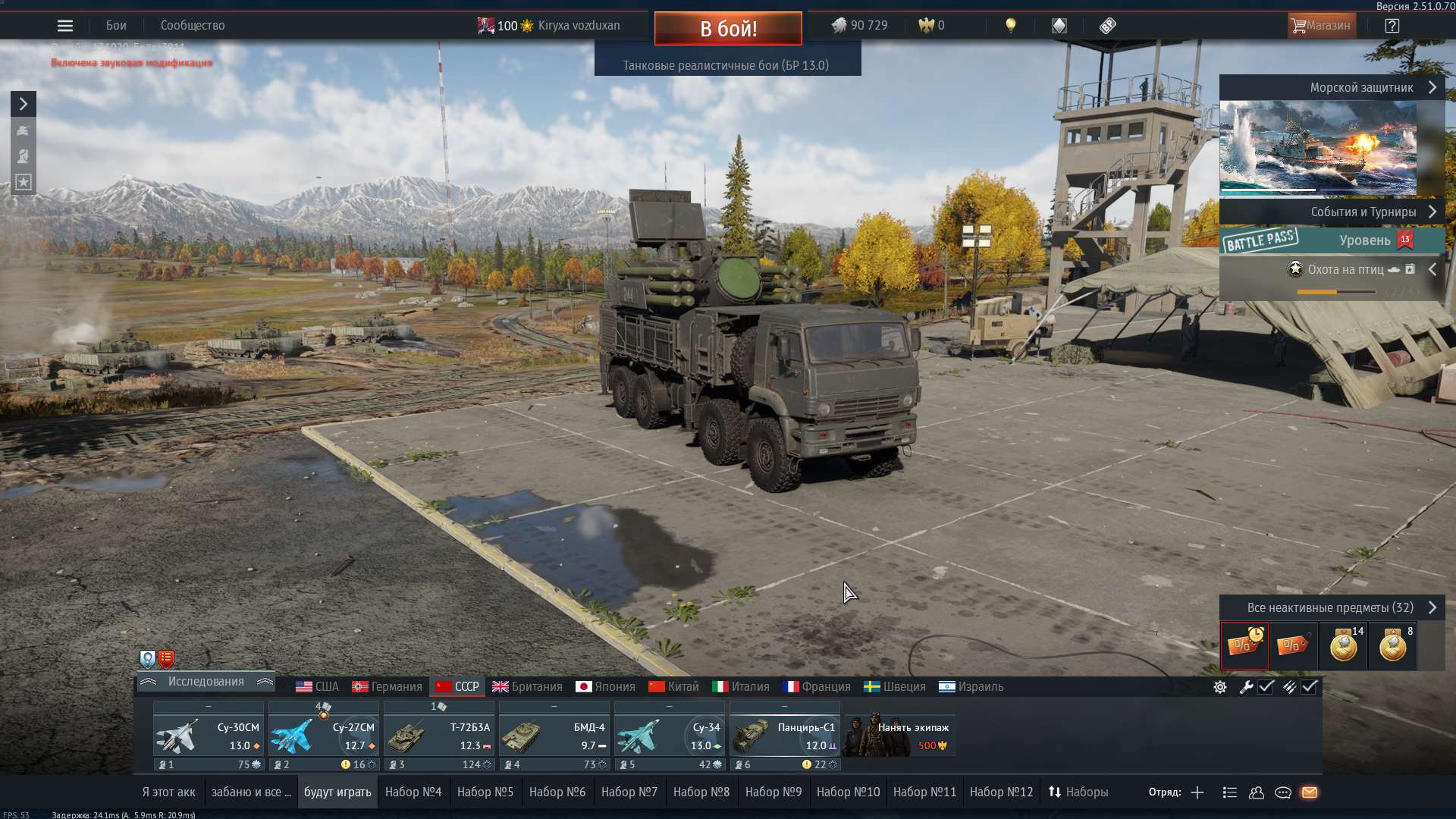
Task: Open the battle tasks list icon near Отряд
Action: point(1228,792)
